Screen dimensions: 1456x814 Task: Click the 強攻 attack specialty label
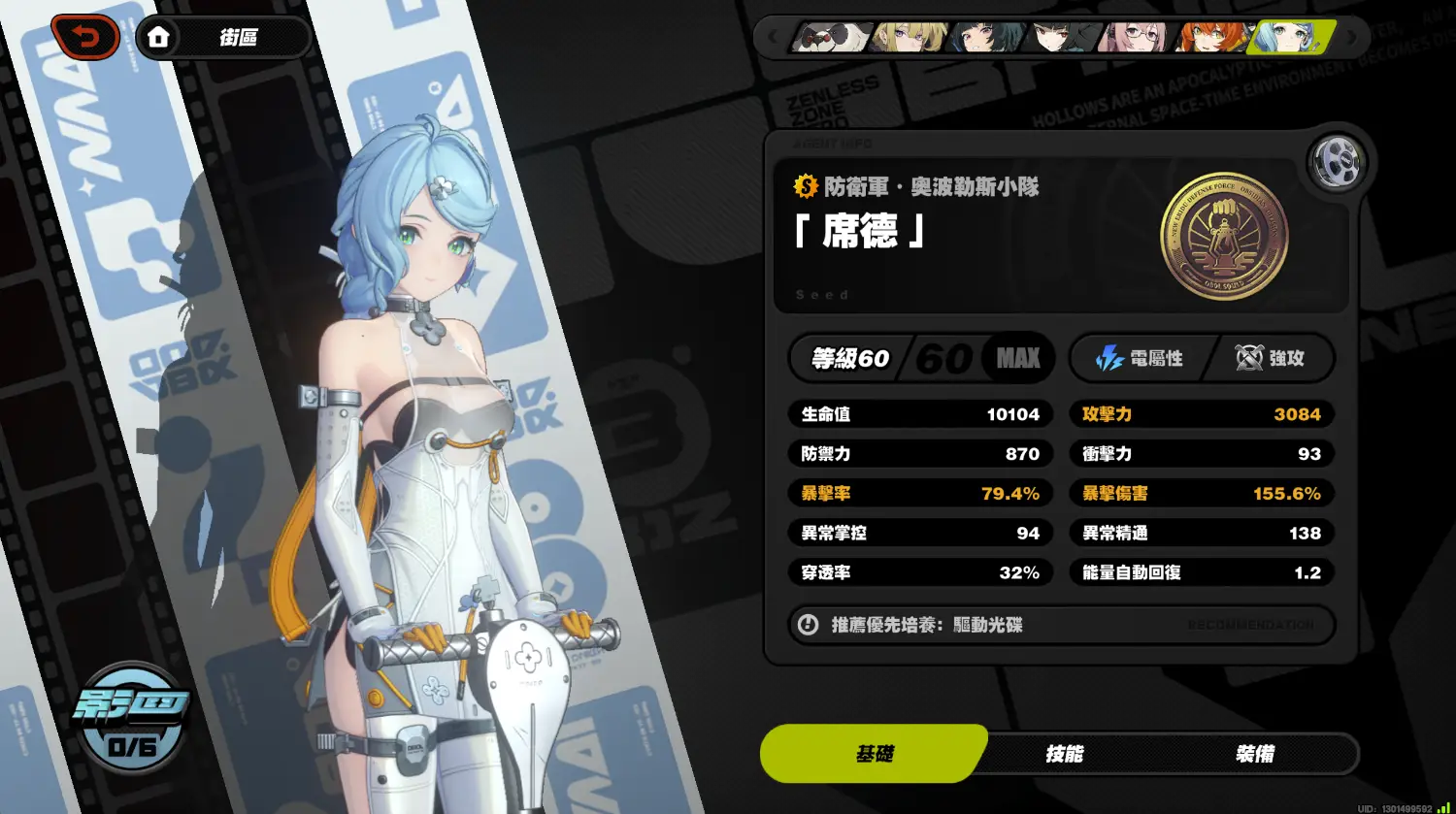[x=1270, y=358]
